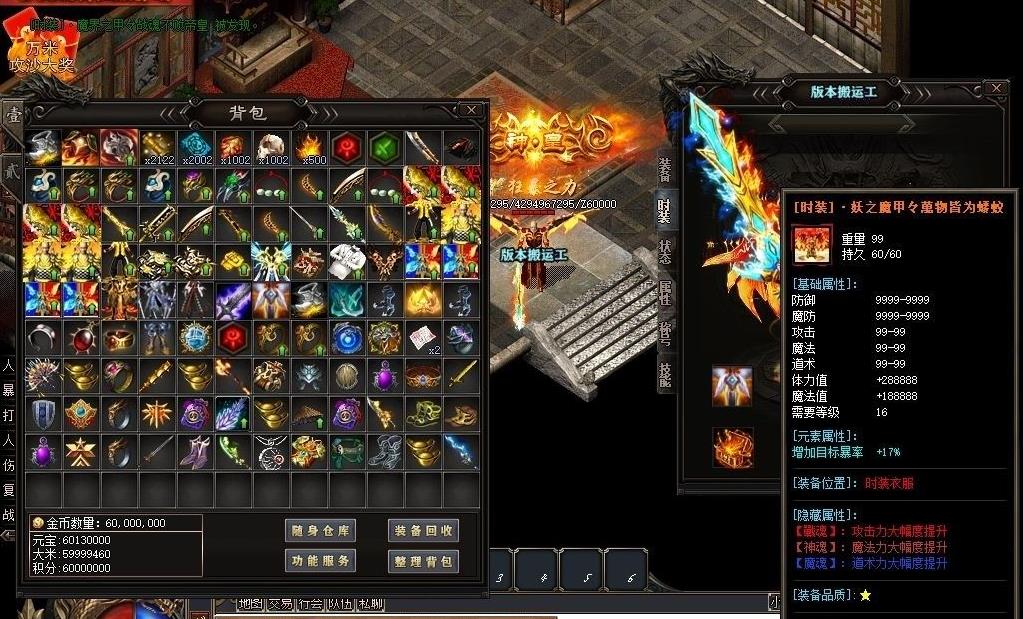Show the 属性 attributes tab
The image size is (1023, 619).
click(x=665, y=293)
